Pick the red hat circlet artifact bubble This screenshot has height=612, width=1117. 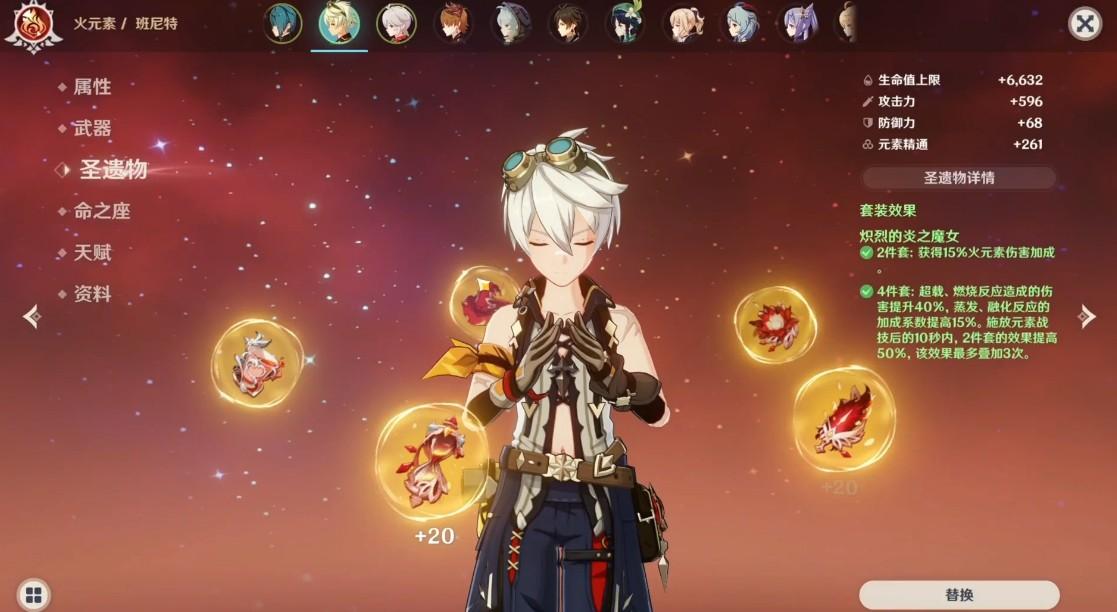pos(484,298)
